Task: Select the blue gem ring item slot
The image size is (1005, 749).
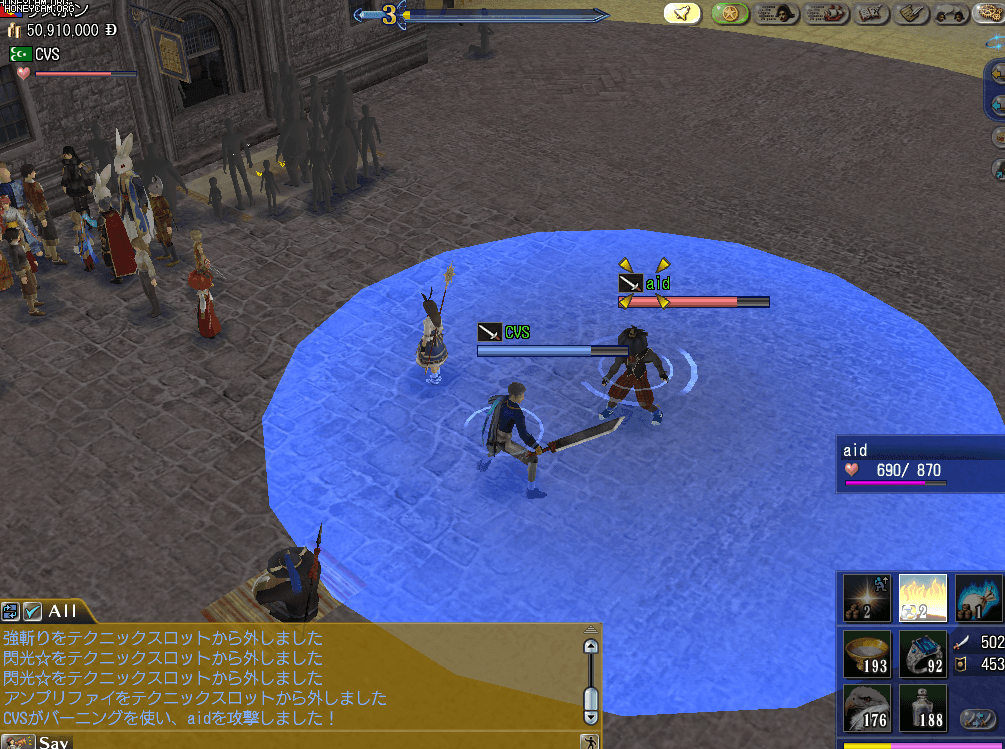Action: pyautogui.click(x=922, y=654)
